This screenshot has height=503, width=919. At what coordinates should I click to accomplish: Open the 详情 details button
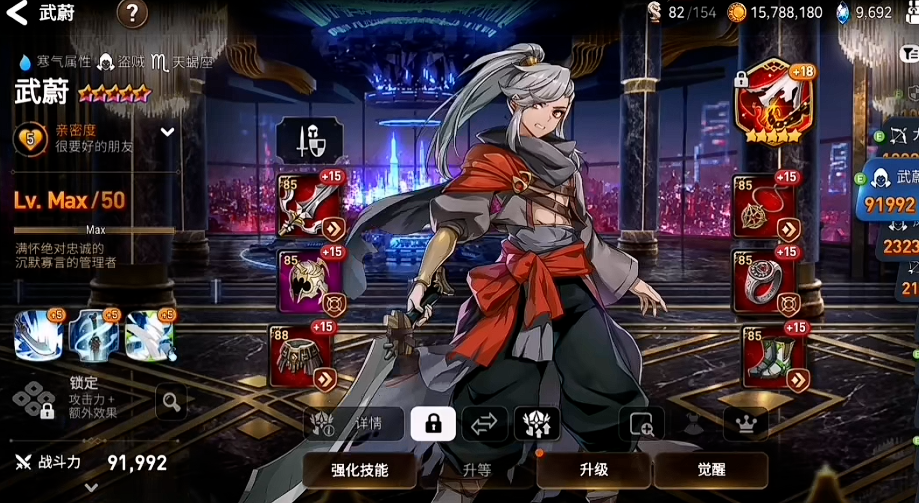[355, 423]
